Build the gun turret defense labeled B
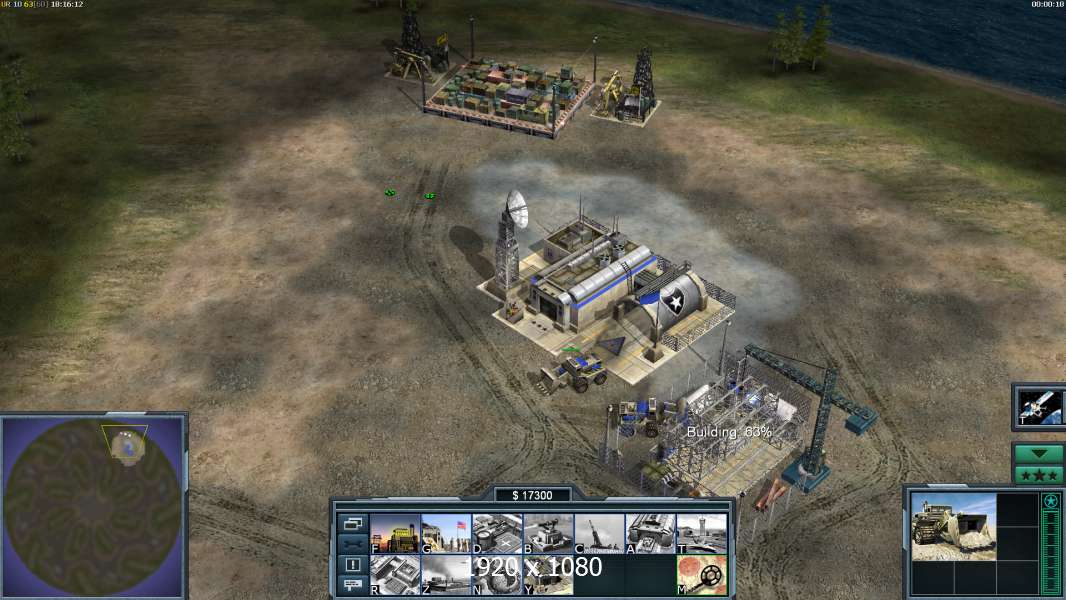 click(548, 533)
